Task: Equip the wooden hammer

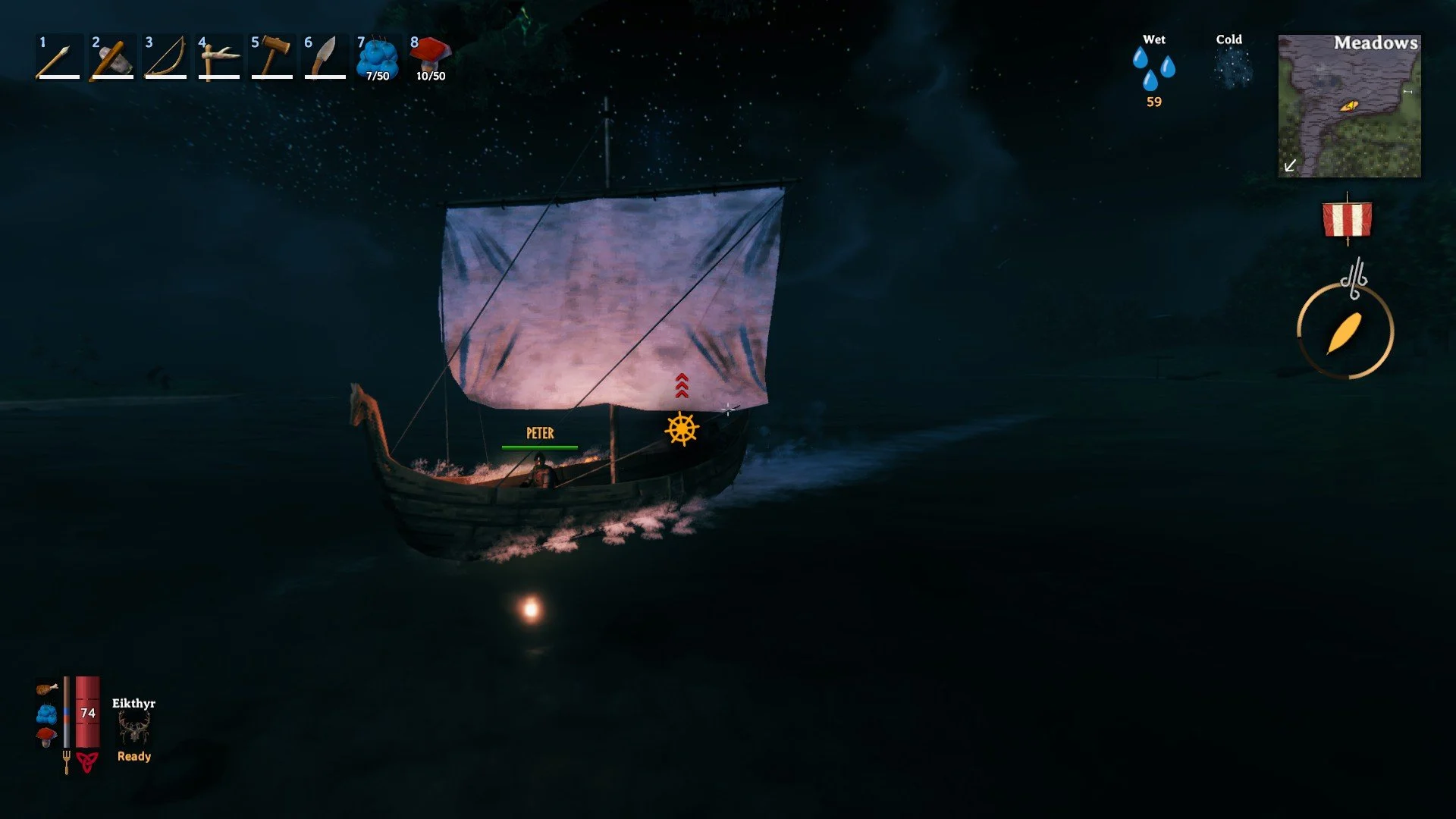Action: pyautogui.click(x=271, y=58)
